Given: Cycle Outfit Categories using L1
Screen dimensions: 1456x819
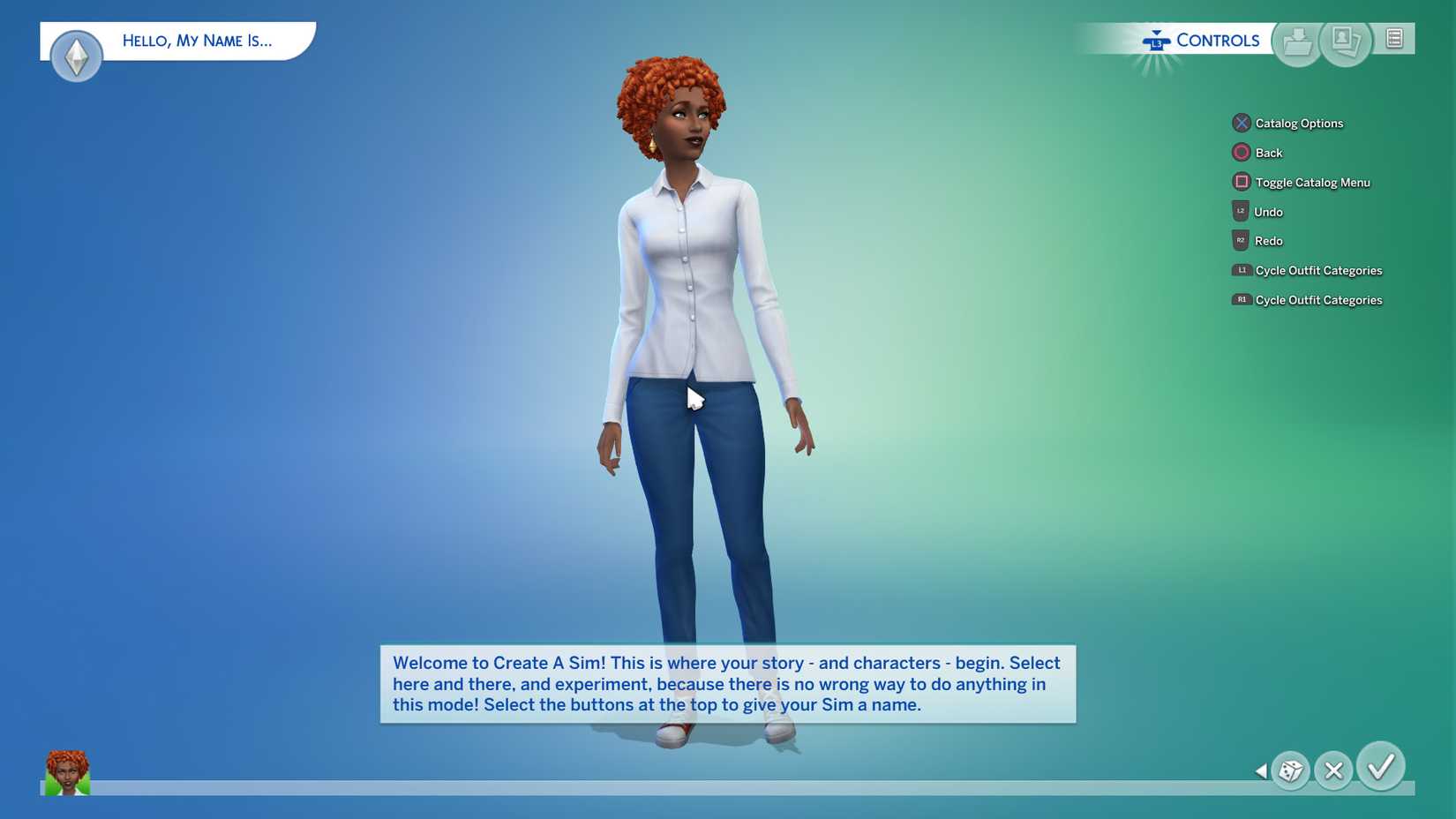Looking at the screenshot, I should coord(1242,270).
